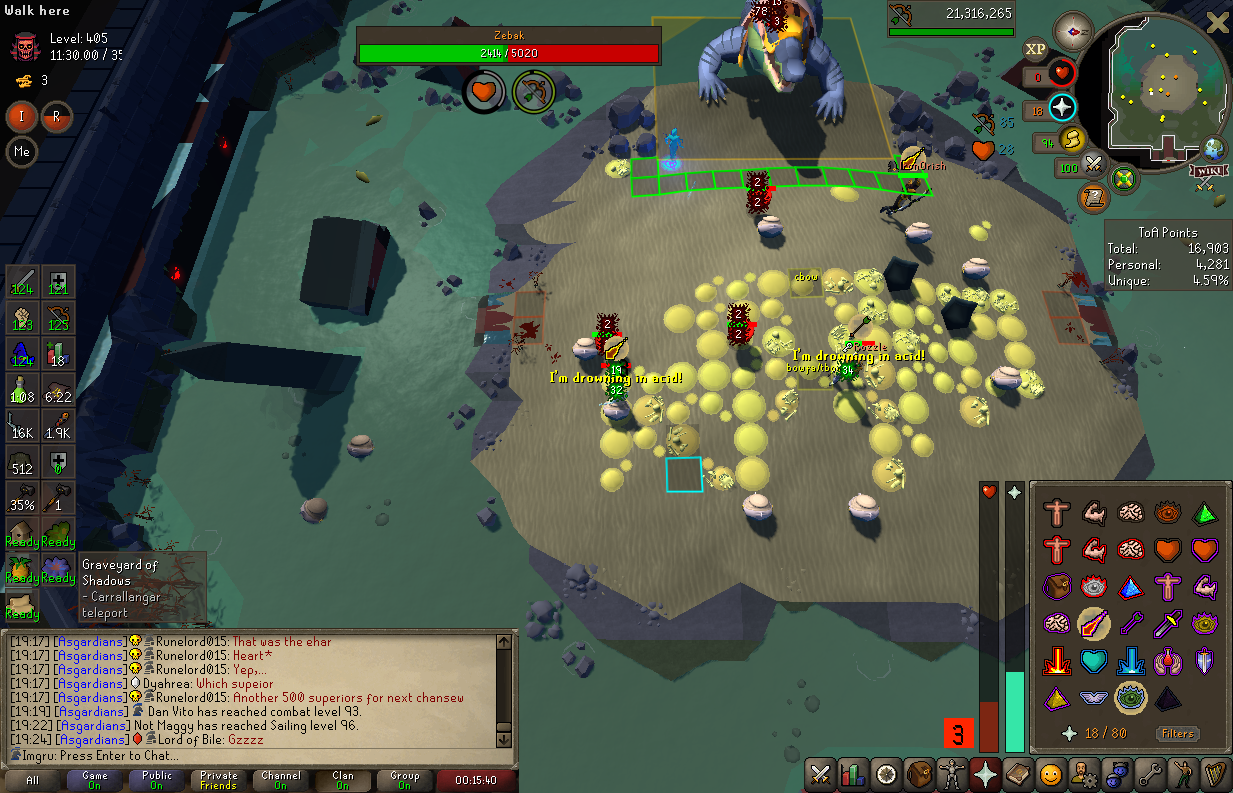Toggle the quick-prayers orb
1233x793 pixels.
click(1062, 108)
